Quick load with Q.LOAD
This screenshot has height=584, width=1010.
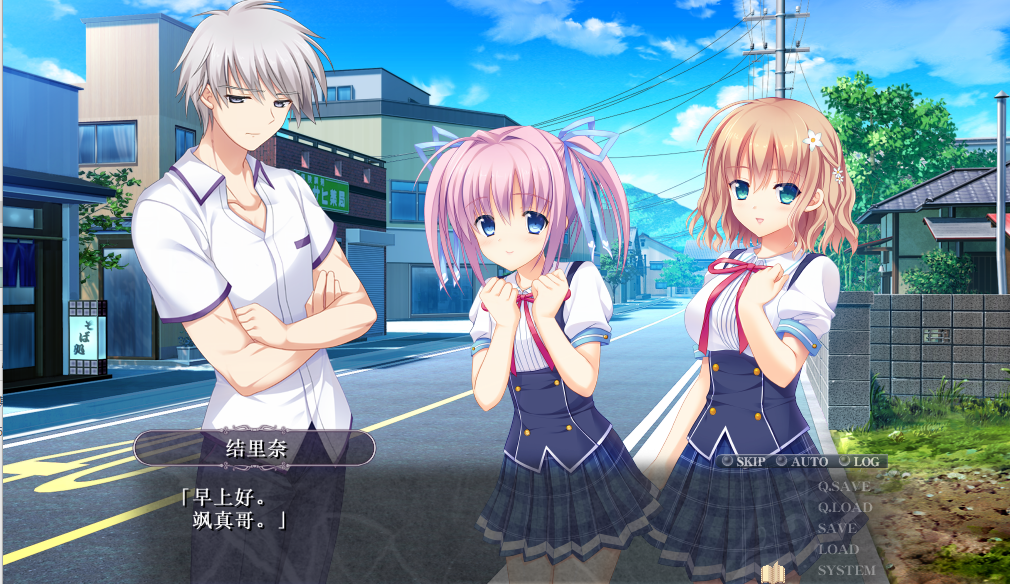pos(844,508)
